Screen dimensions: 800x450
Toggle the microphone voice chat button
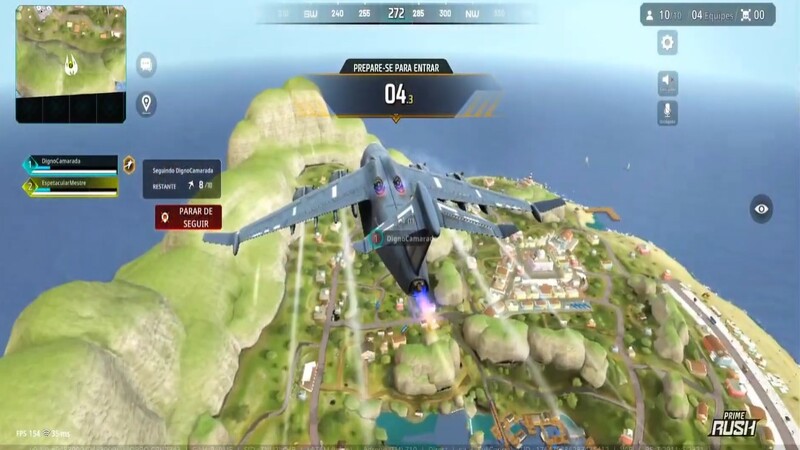coord(667,112)
